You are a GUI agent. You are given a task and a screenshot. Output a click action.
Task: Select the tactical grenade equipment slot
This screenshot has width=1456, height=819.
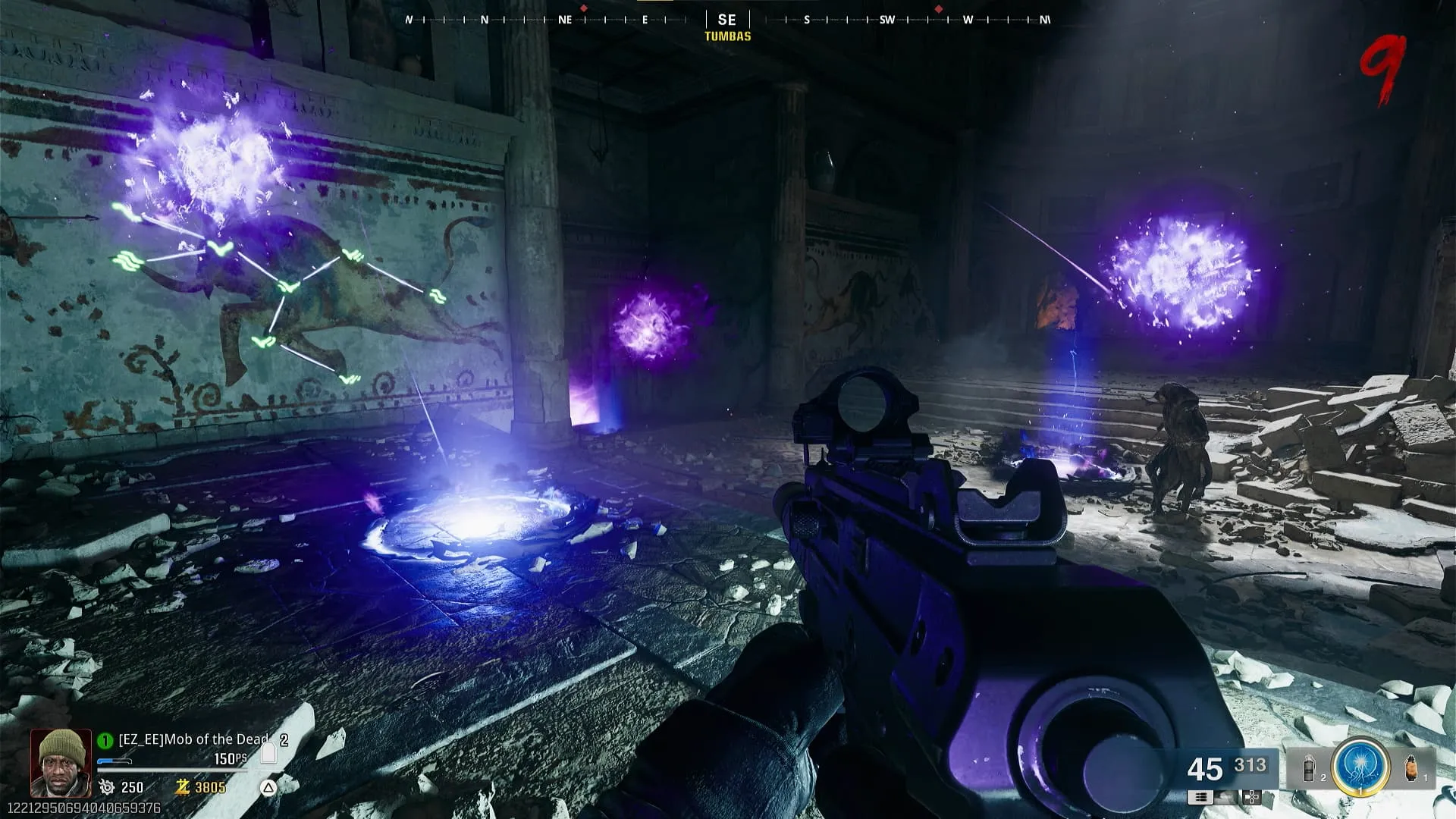pyautogui.click(x=1310, y=770)
